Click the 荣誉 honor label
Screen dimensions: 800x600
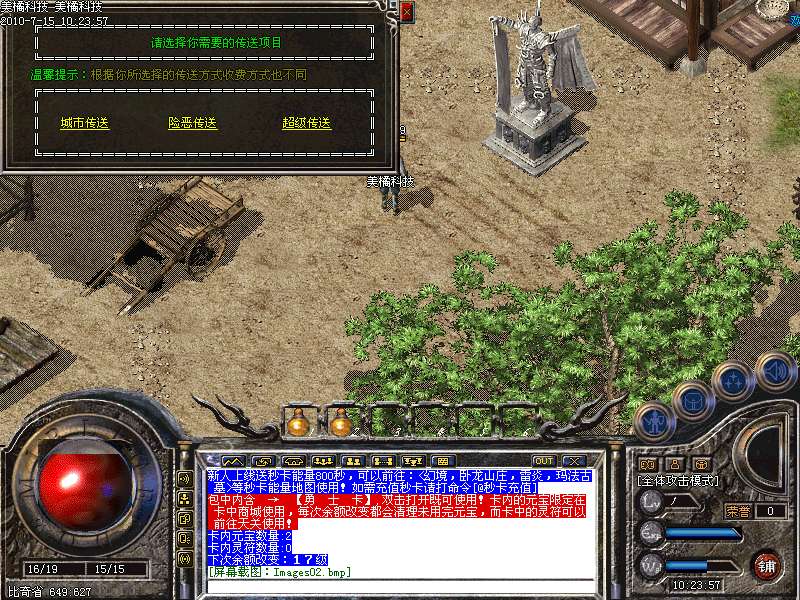pyautogui.click(x=738, y=511)
